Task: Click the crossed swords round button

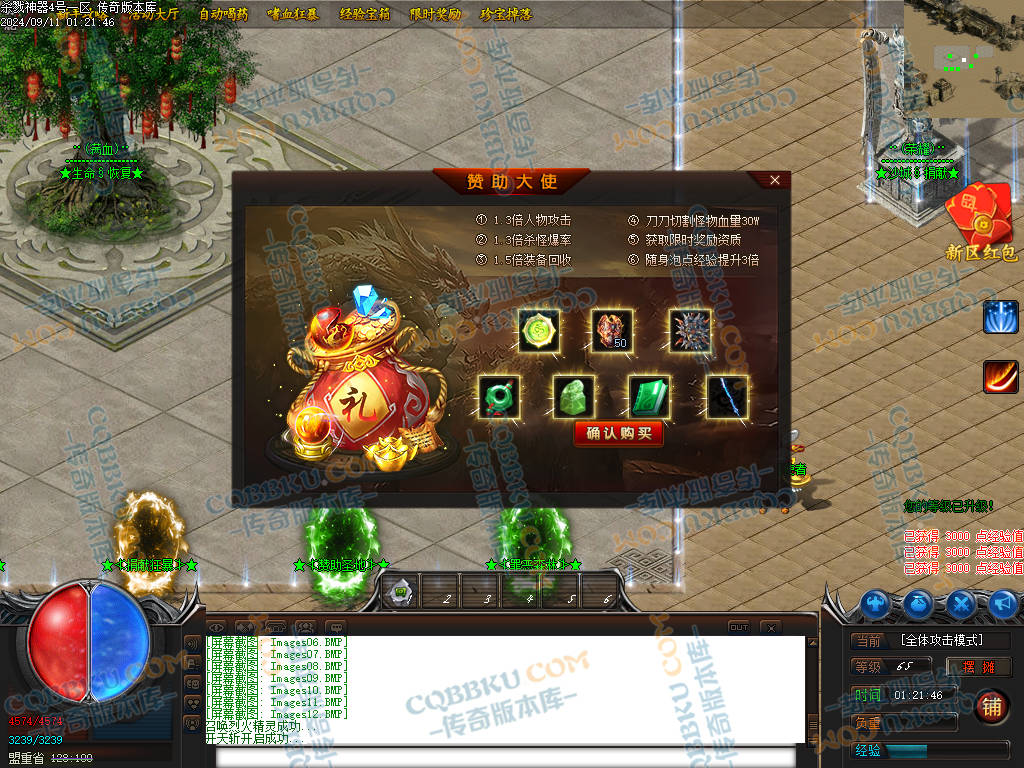Action: [x=961, y=603]
